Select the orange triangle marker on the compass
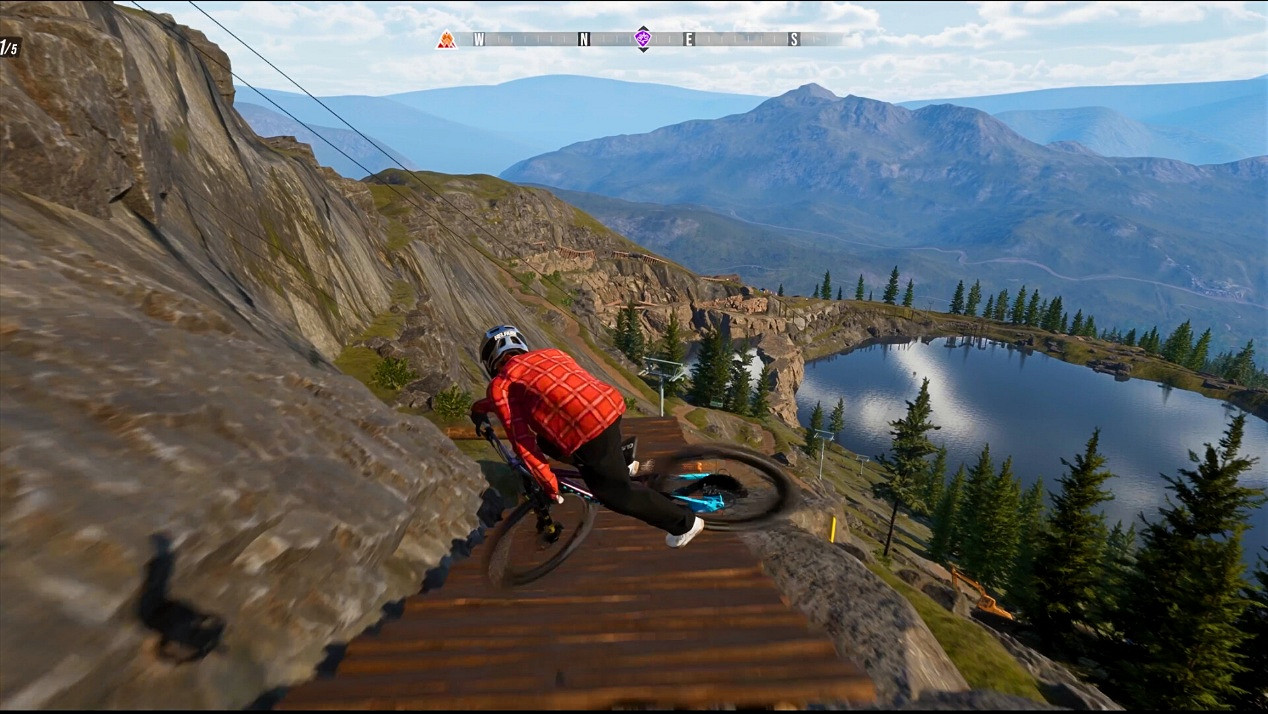Screen dimensions: 1268x714 [x=446, y=40]
